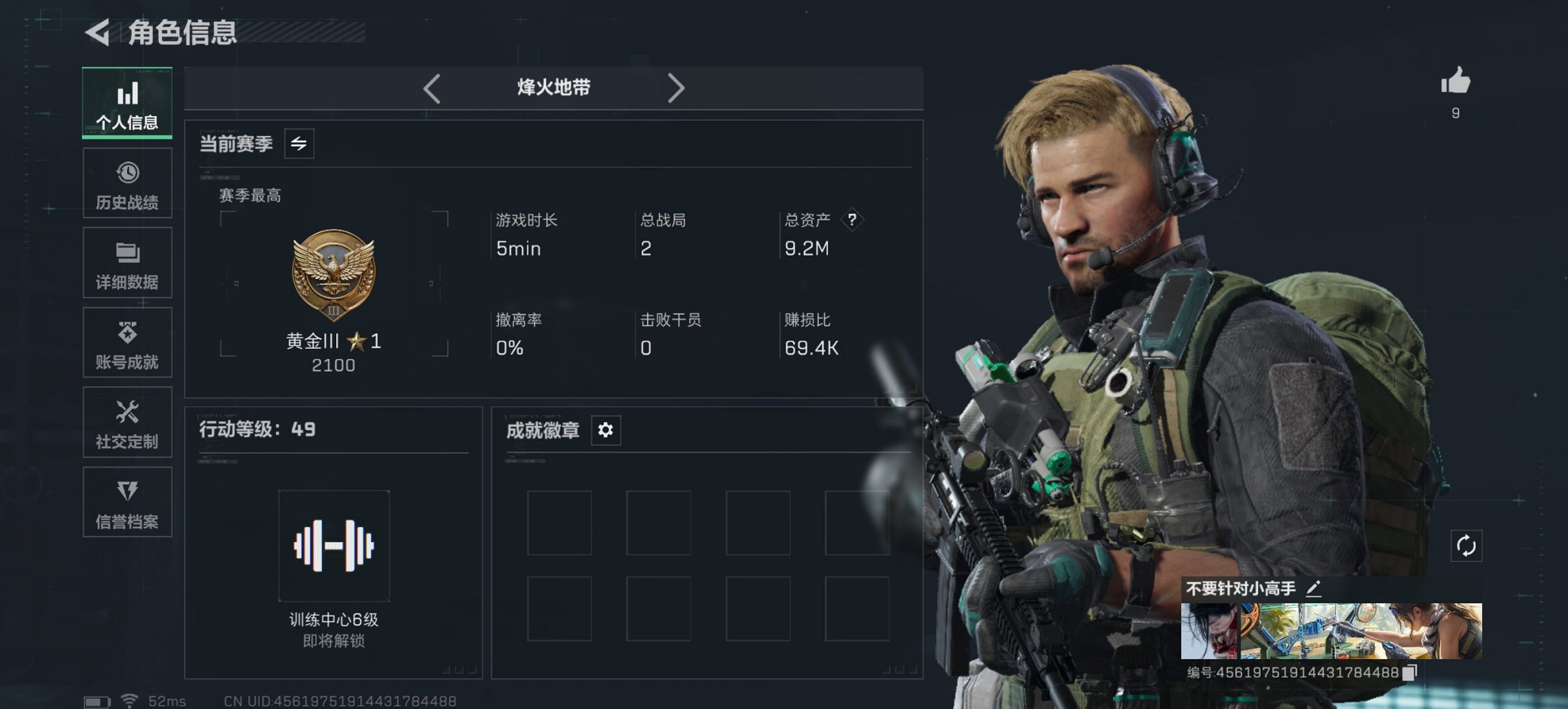
Task: Click the gear icon beside 成就徽章
Action: tap(605, 430)
